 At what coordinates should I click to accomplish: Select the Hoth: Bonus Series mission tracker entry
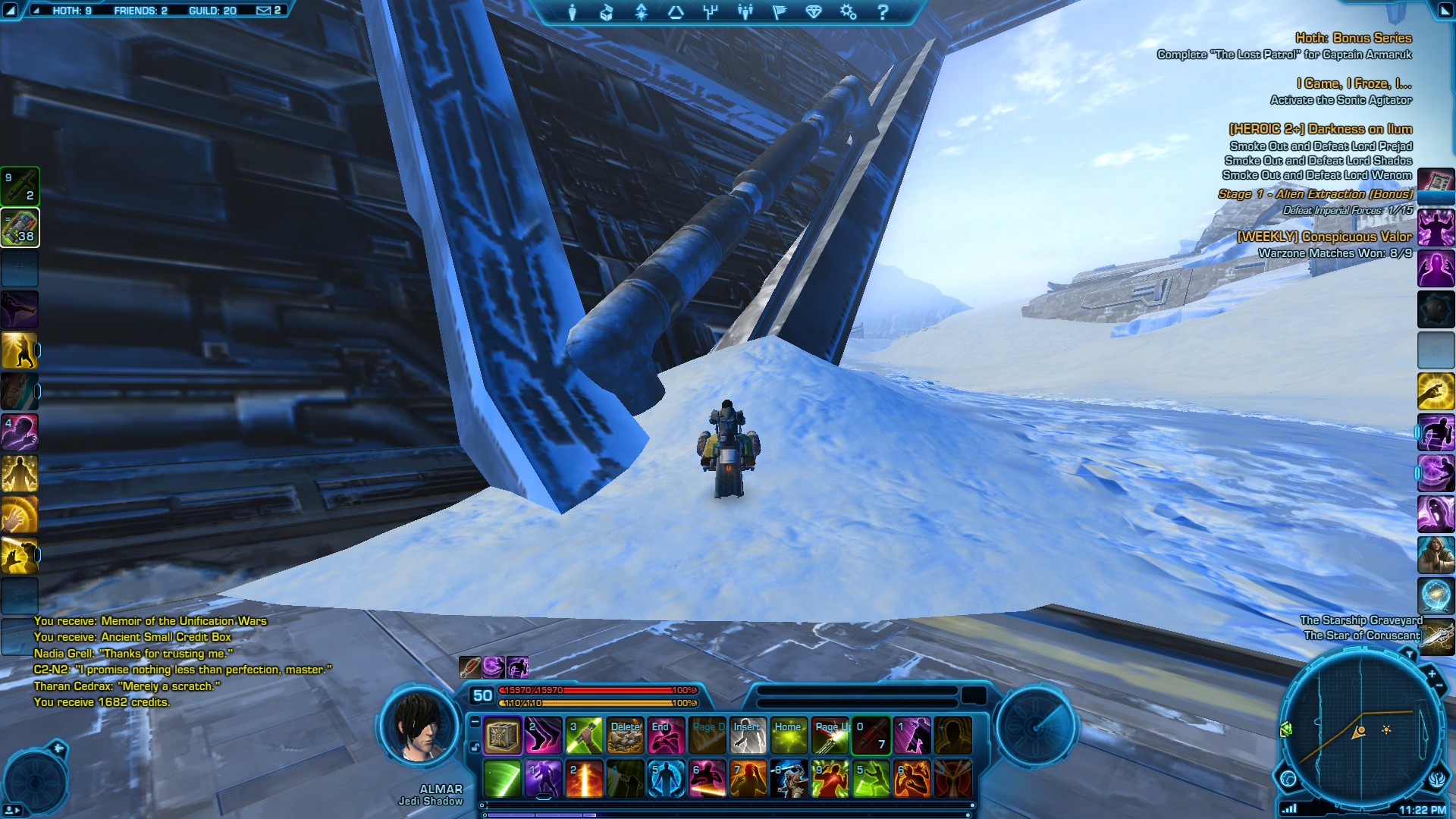1353,38
